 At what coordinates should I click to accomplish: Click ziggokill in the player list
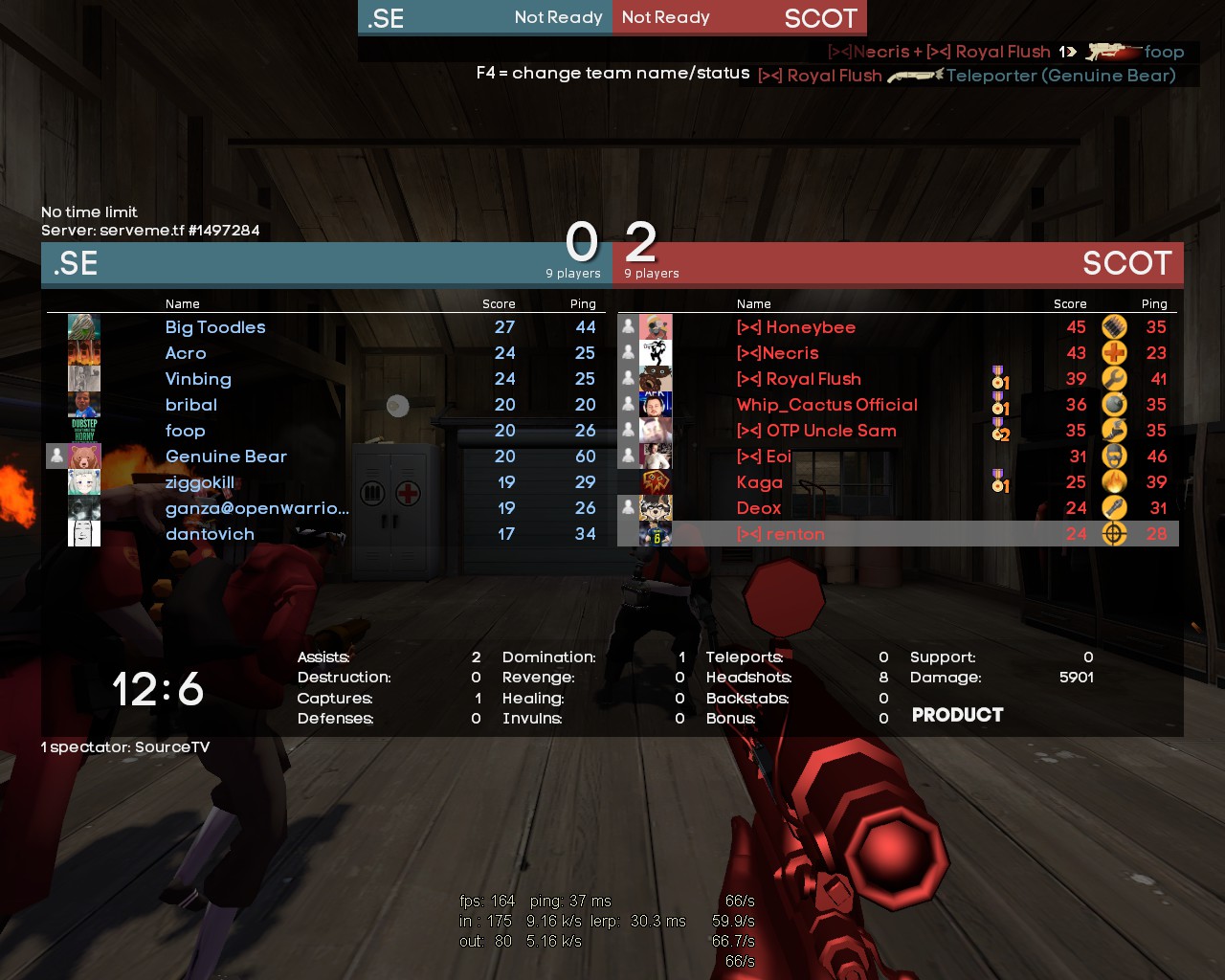[200, 482]
